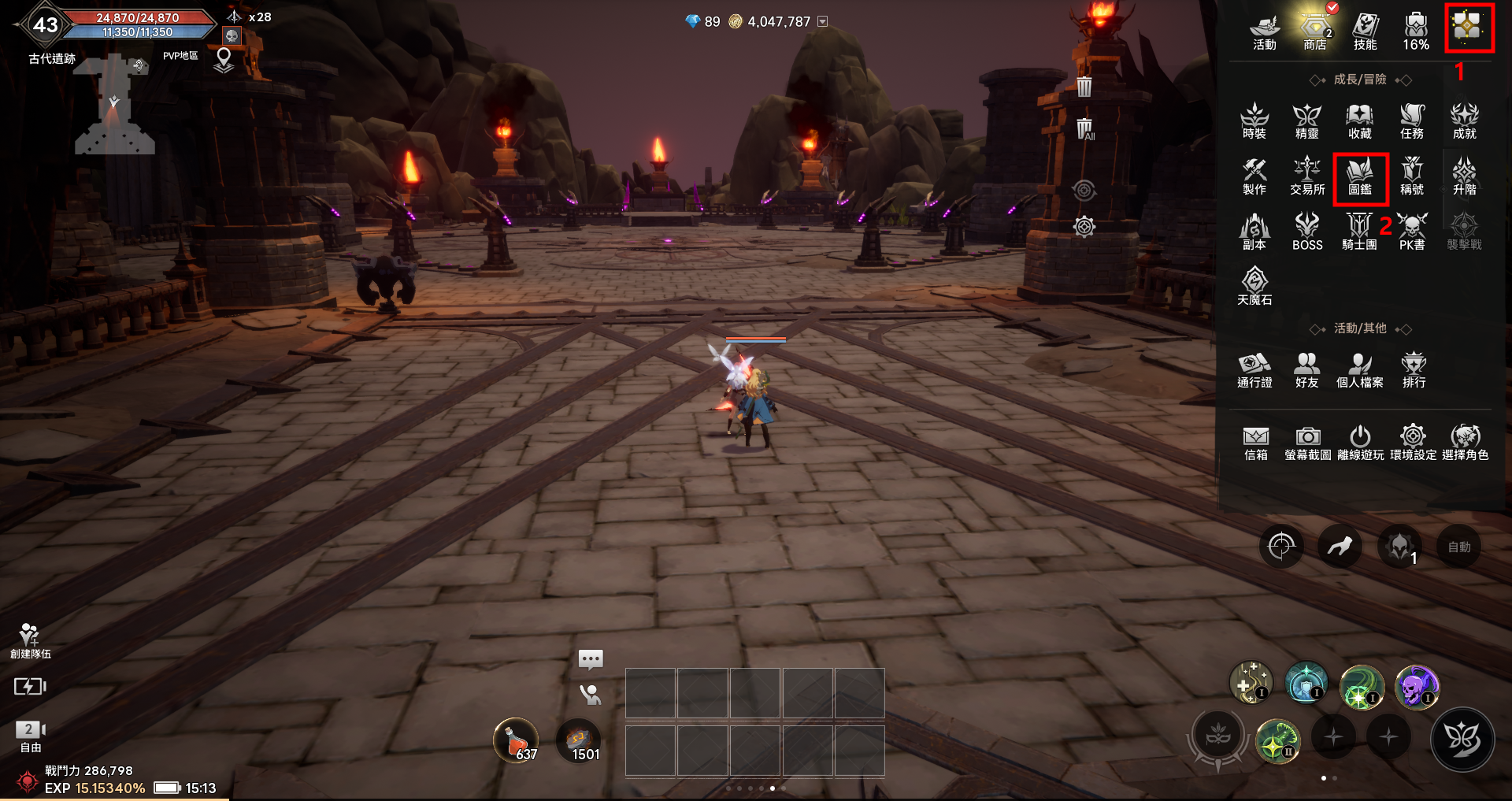Activate the purple skull skill
This screenshot has width=1512, height=801.
[1417, 686]
